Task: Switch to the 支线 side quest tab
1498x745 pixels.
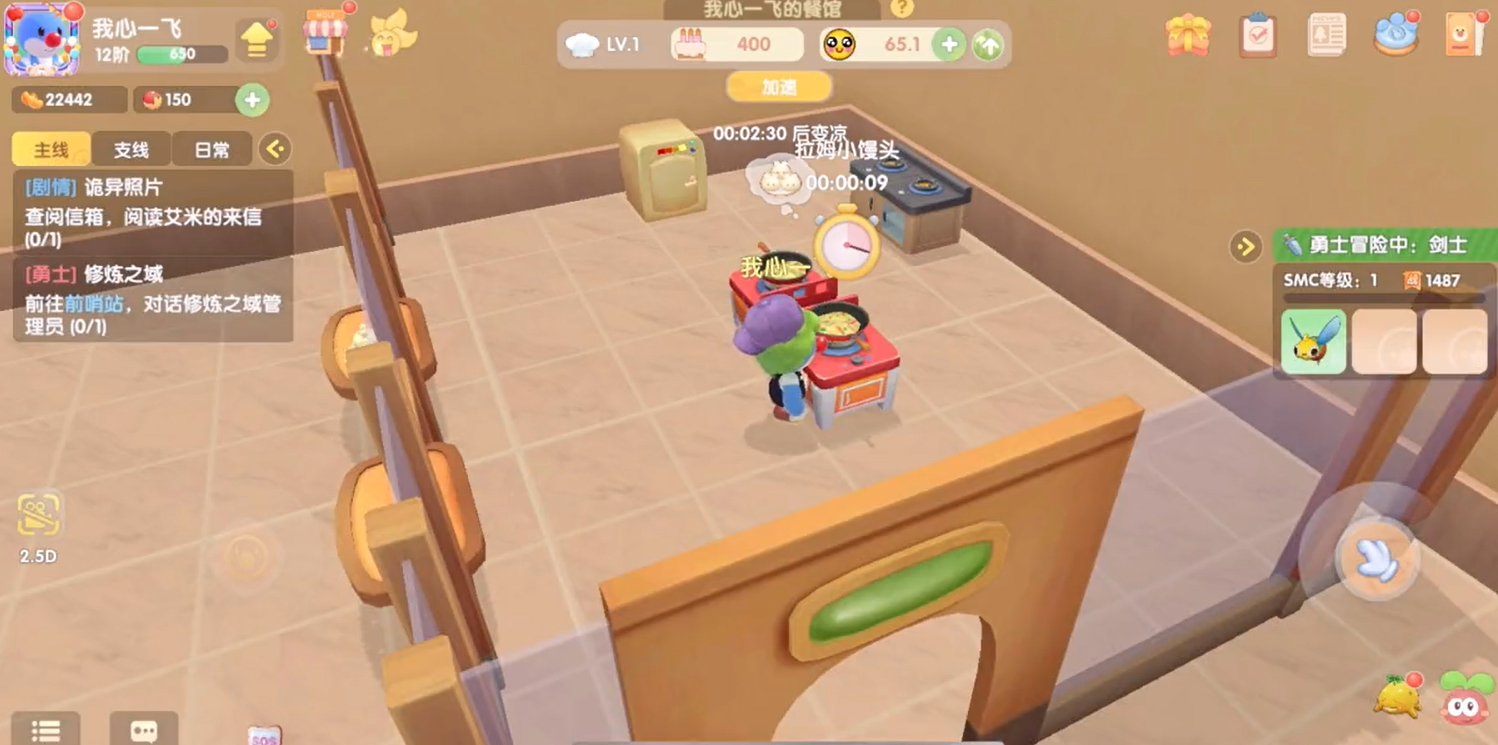Action: 131,150
